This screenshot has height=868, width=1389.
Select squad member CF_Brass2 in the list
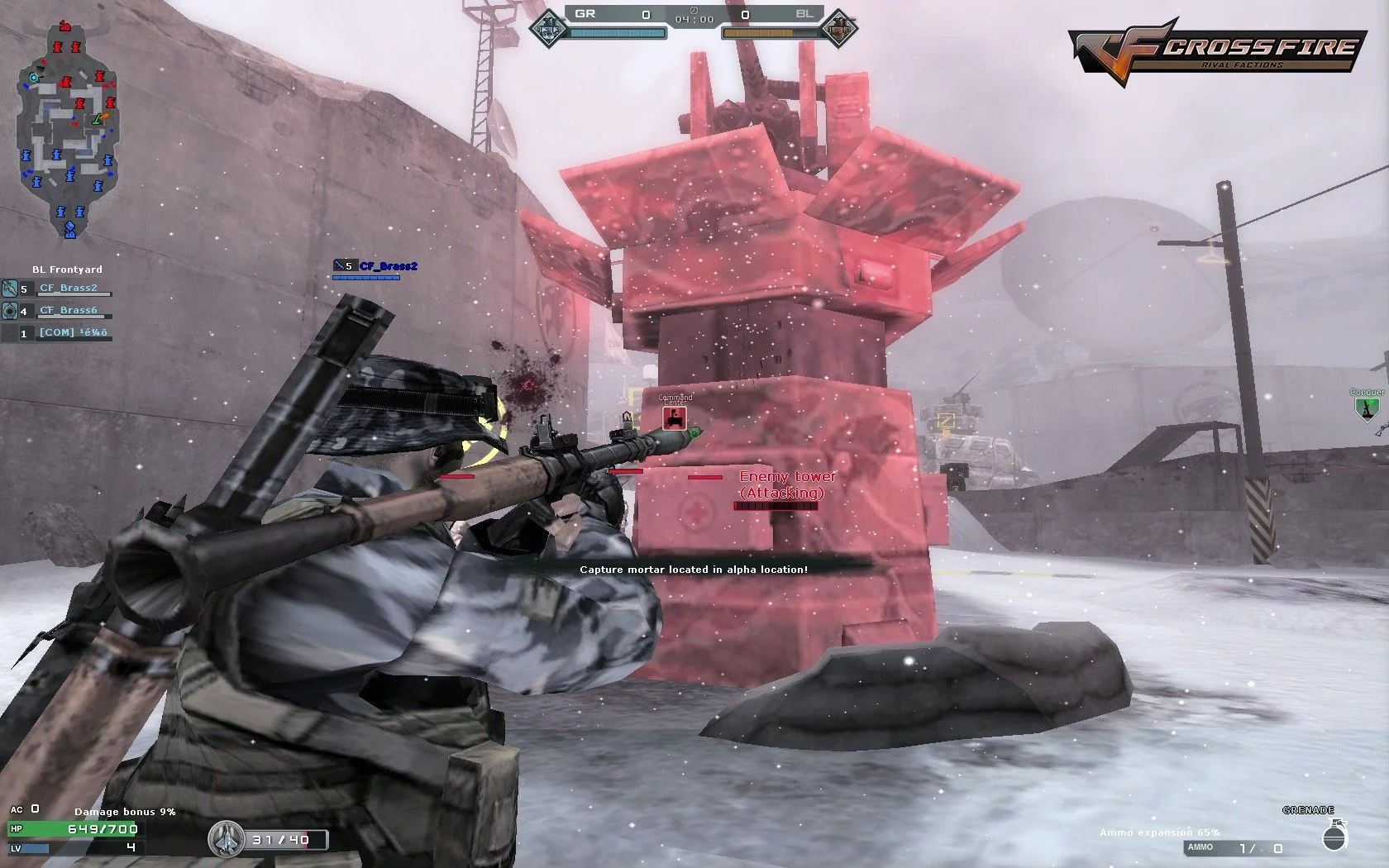point(68,289)
